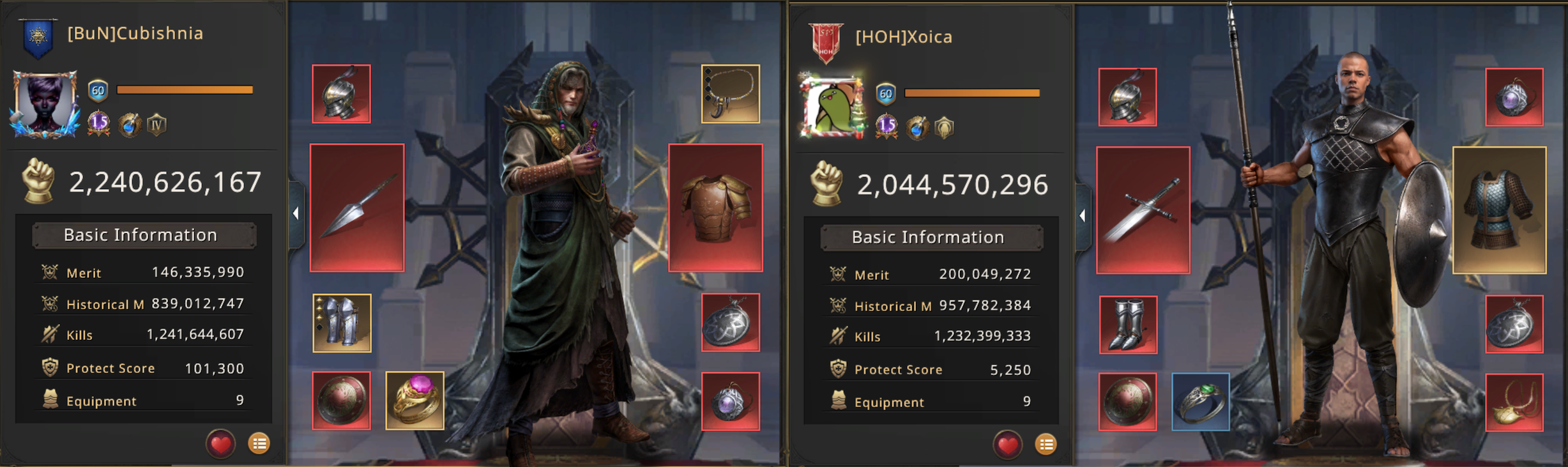This screenshot has width=1568, height=467.
Task: Select Cubishnia's spear weapon slot
Action: pyautogui.click(x=357, y=208)
